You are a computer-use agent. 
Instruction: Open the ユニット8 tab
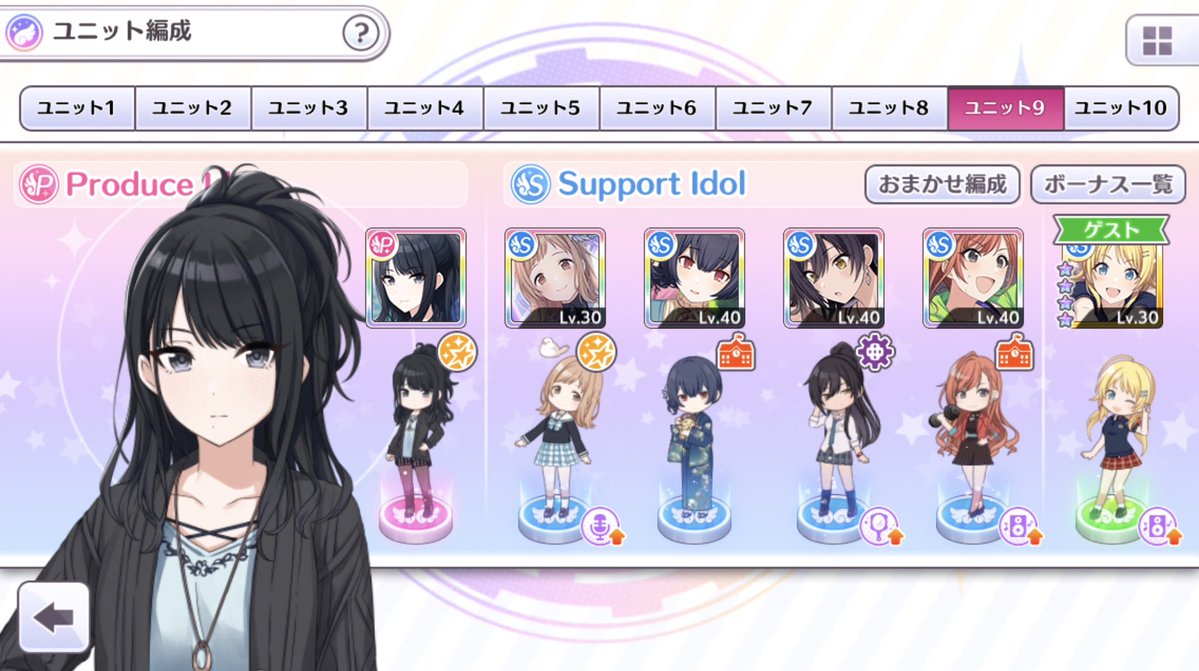click(889, 108)
